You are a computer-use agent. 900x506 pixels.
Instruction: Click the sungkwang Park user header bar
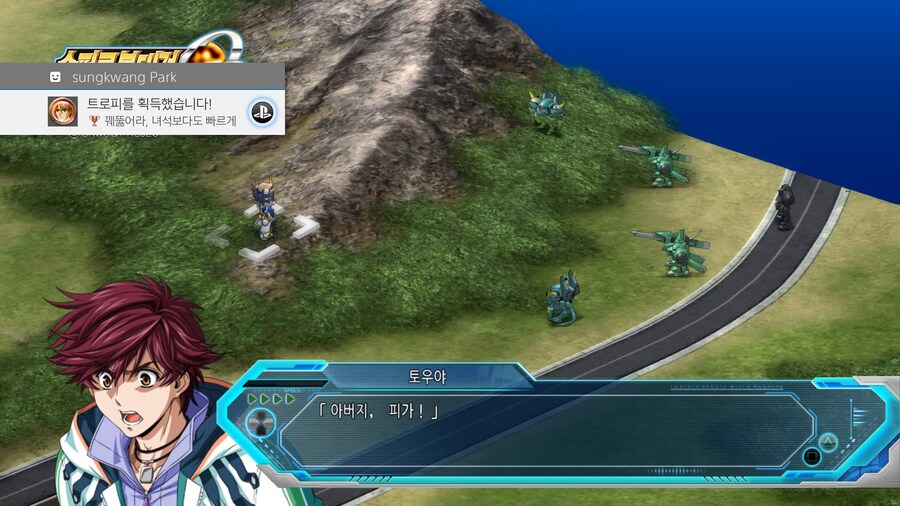coord(142,76)
